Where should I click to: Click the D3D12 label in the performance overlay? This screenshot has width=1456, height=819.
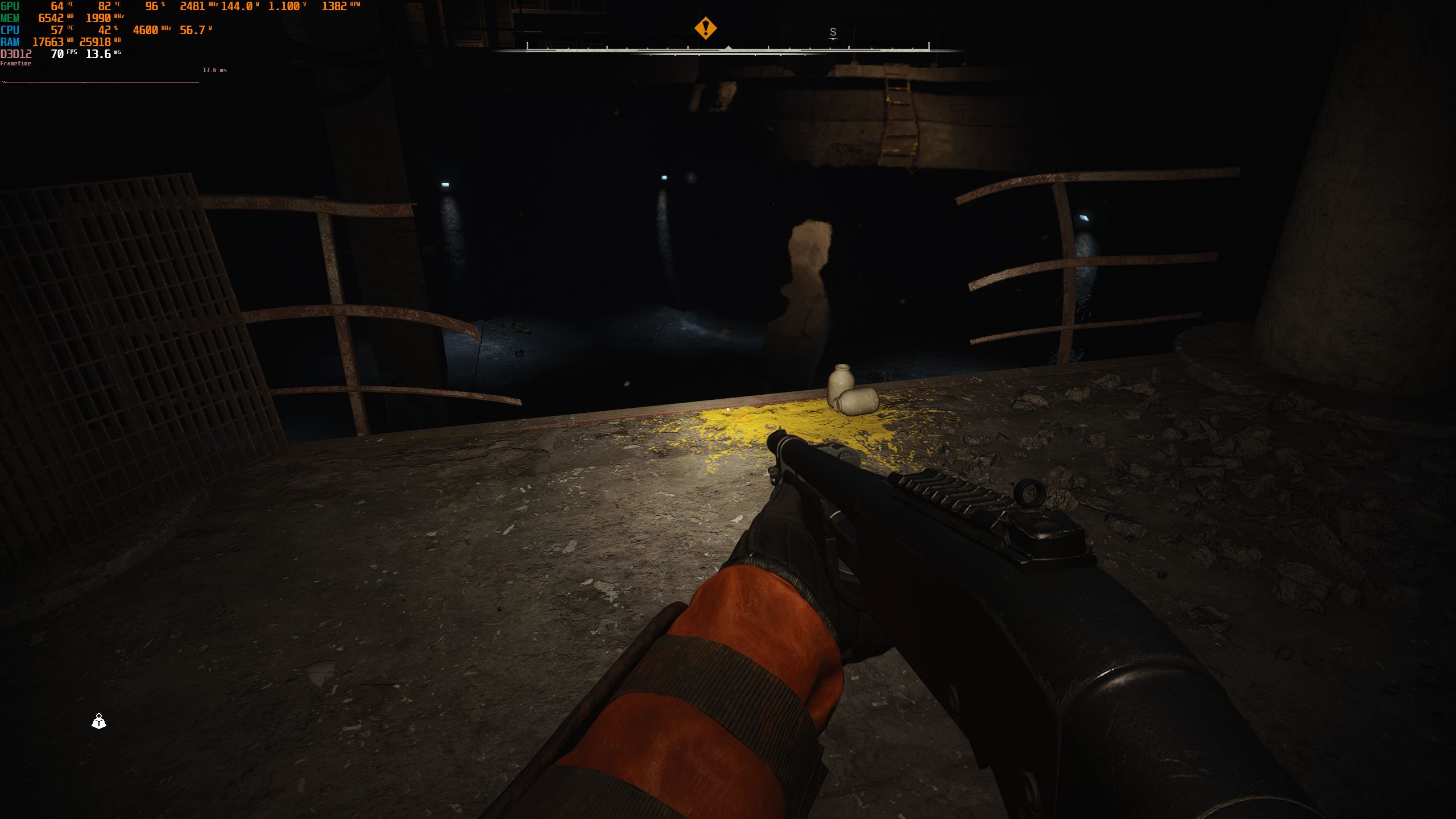(17, 53)
